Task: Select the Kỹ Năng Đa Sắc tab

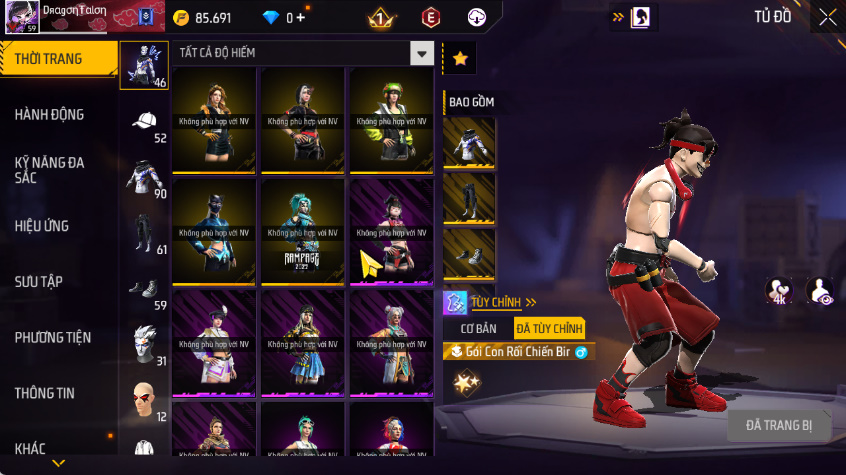Action: 50,169
